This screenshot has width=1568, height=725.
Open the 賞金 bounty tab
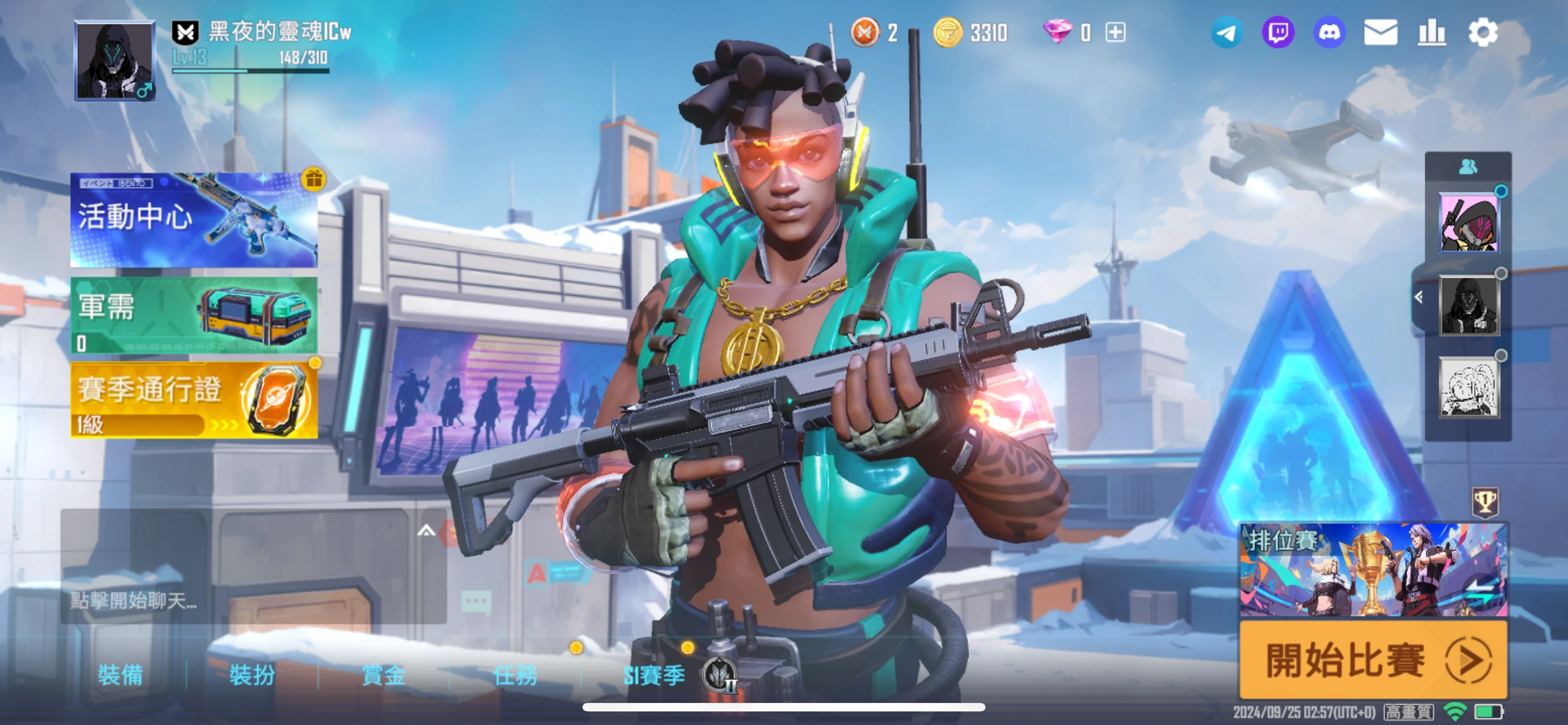point(383,675)
